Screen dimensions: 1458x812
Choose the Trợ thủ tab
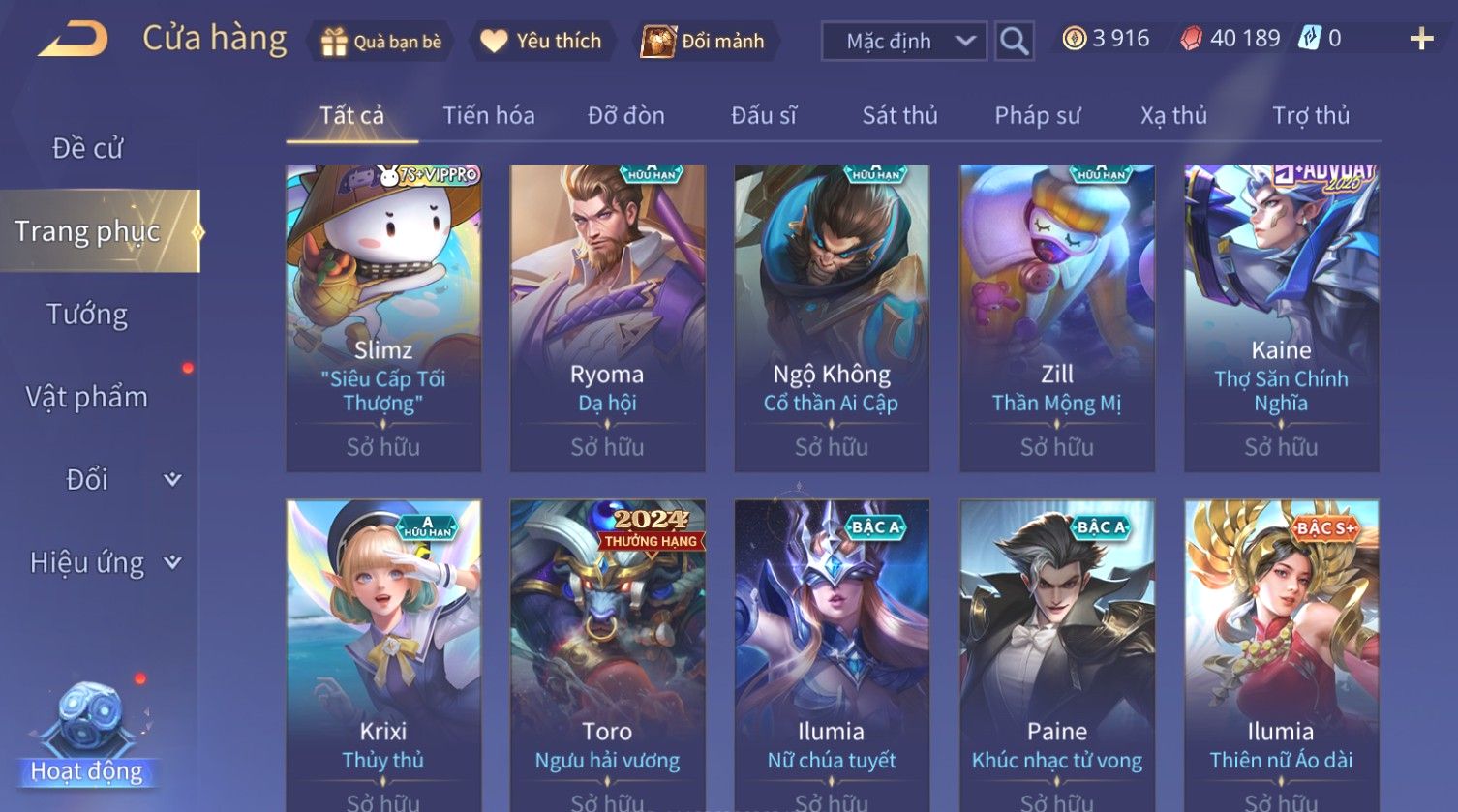click(1310, 116)
